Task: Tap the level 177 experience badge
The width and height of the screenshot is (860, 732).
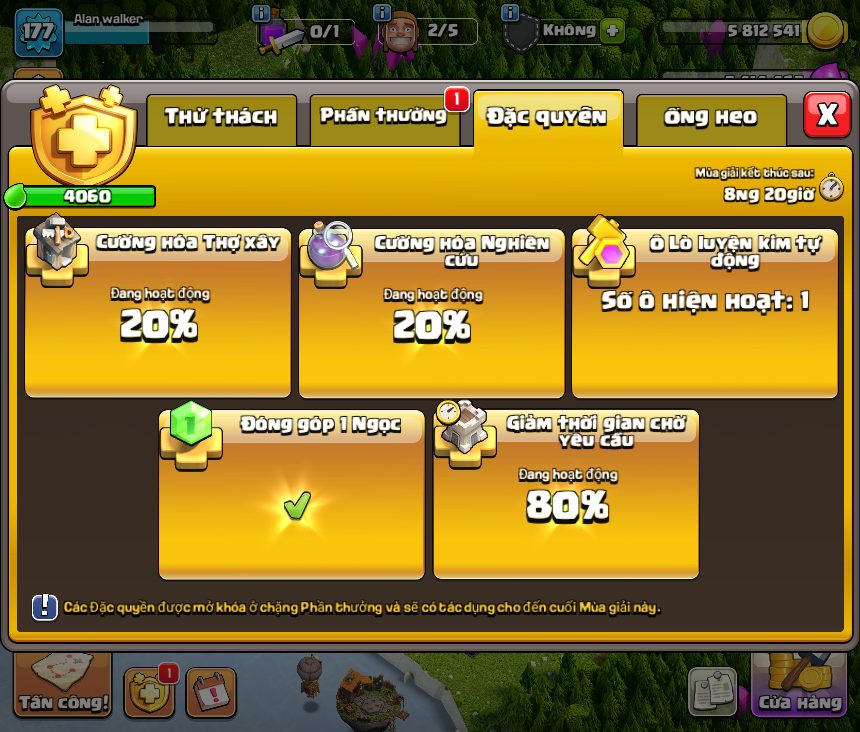Action: [x=38, y=32]
